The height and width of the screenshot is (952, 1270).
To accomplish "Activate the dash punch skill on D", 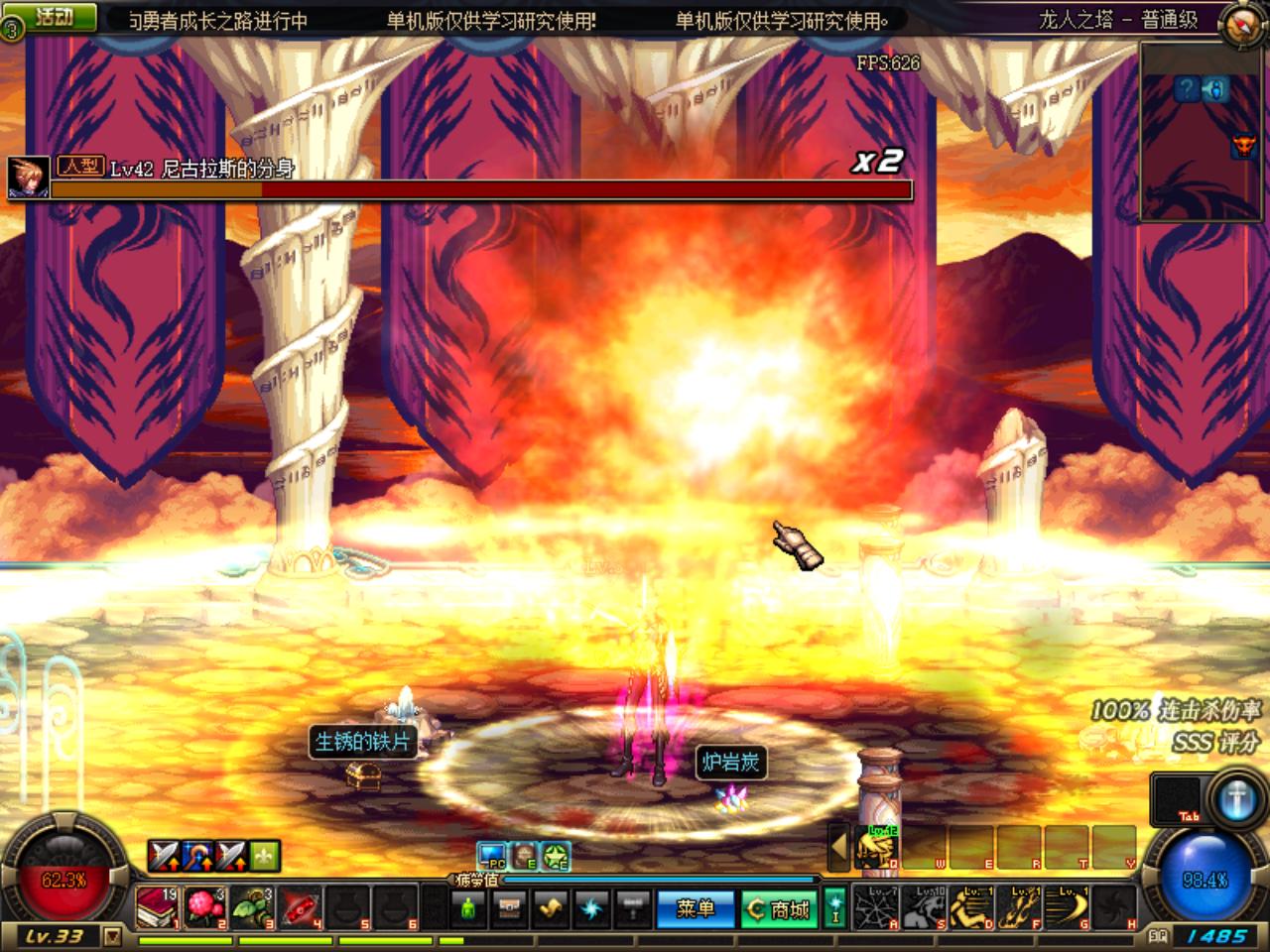I will 973,908.
